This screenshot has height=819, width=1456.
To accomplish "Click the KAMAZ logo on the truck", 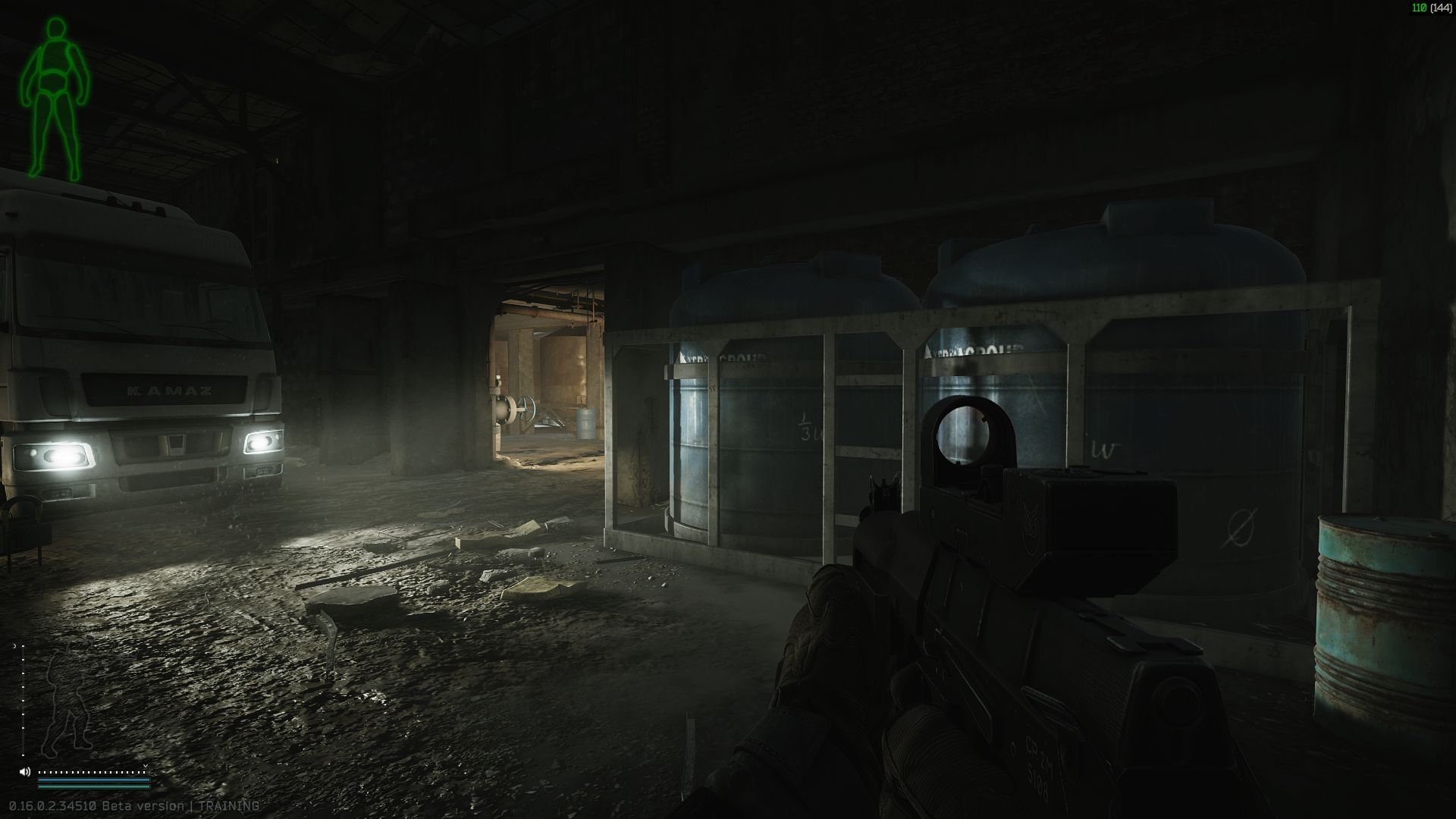I will pos(168,392).
